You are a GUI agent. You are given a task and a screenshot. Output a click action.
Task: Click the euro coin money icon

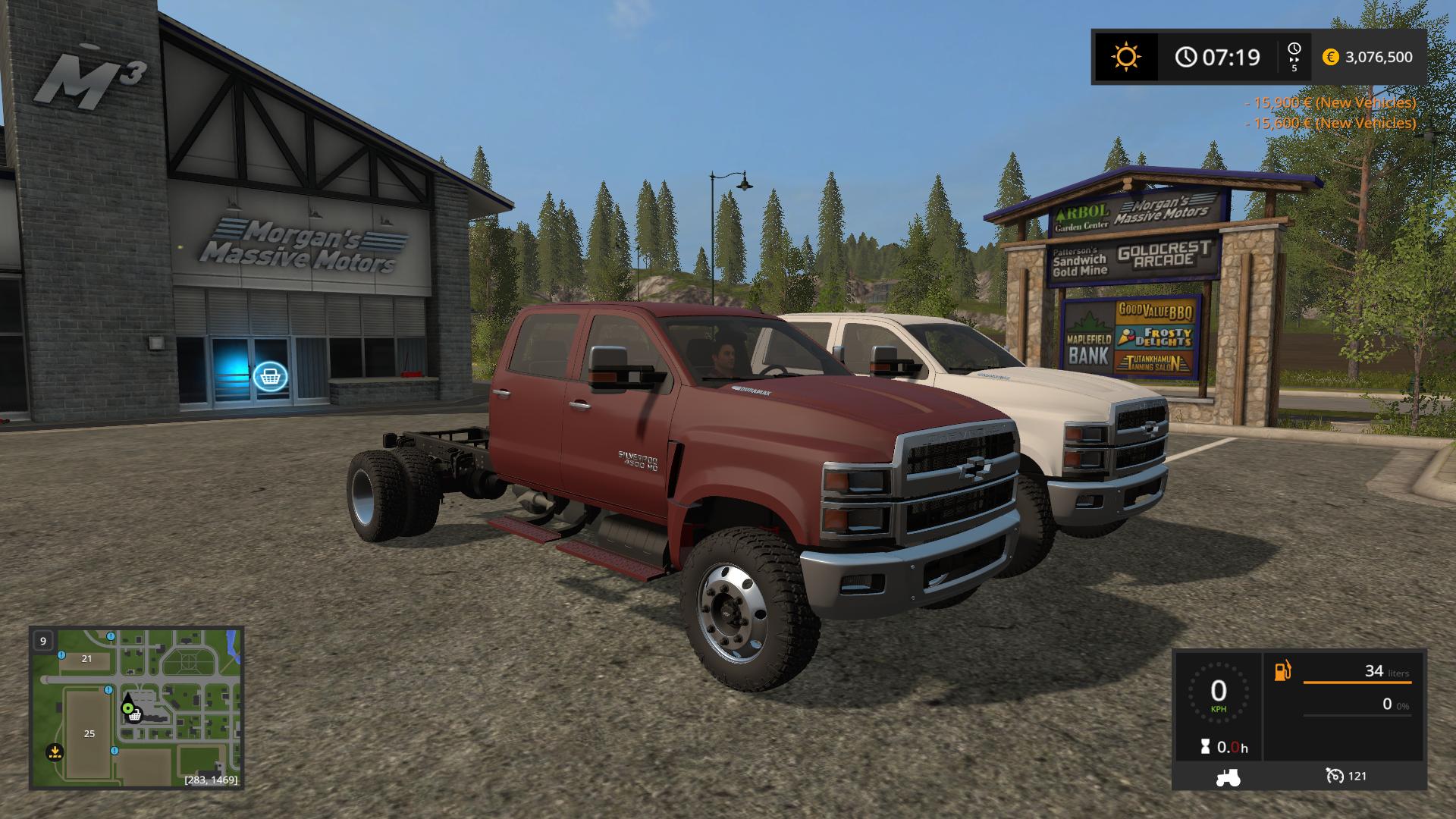[x=1330, y=57]
